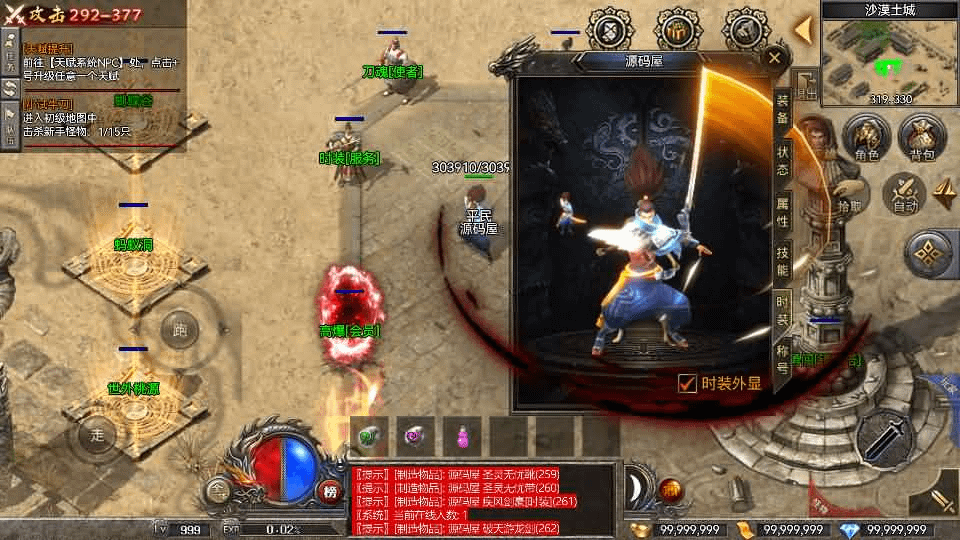The width and height of the screenshot is (960, 540).
Task: Toggle 自动 auto-combat
Action: pyautogui.click(x=905, y=193)
